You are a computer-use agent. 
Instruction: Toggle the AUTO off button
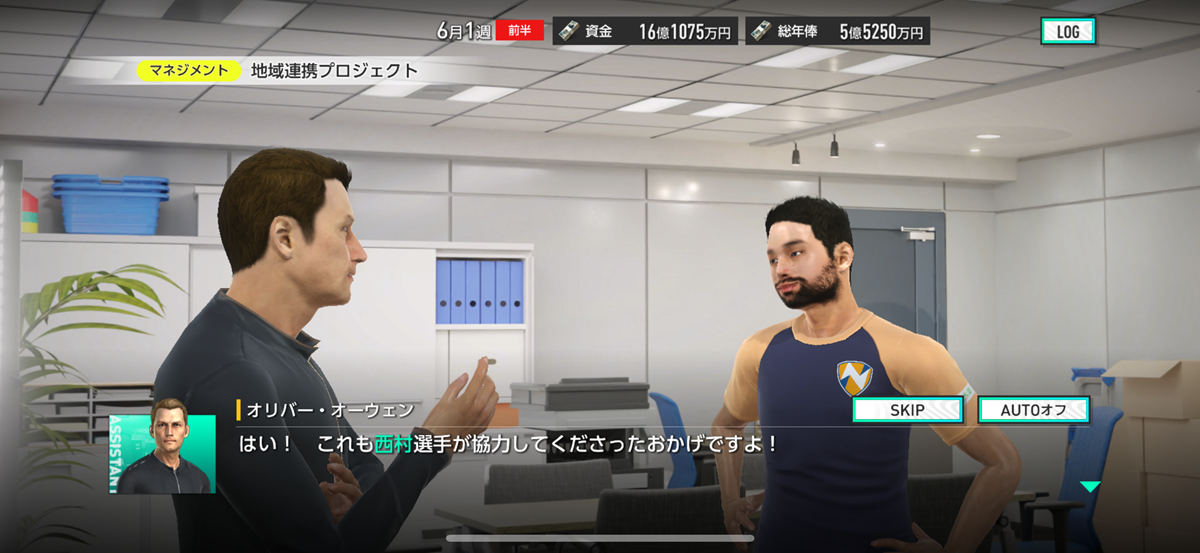click(x=1033, y=410)
